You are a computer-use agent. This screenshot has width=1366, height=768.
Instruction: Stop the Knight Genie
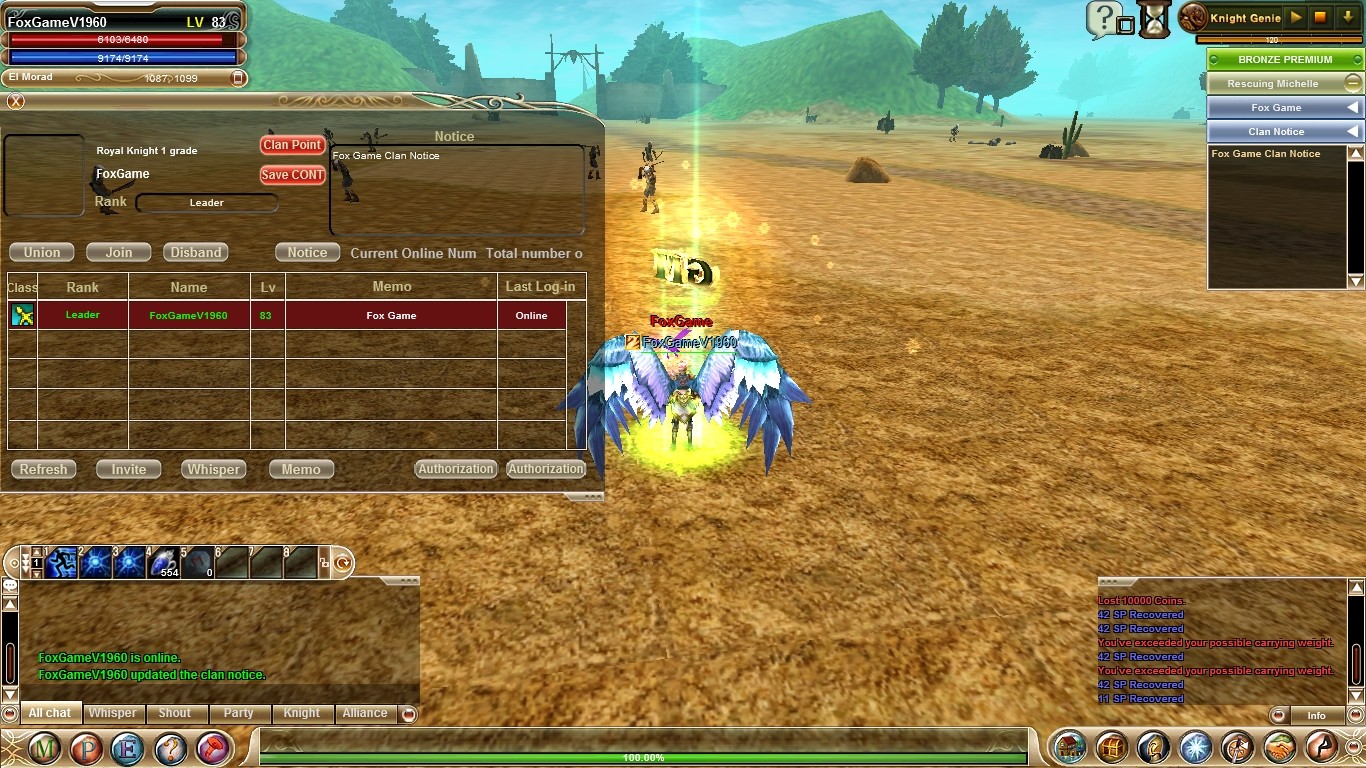[1320, 18]
